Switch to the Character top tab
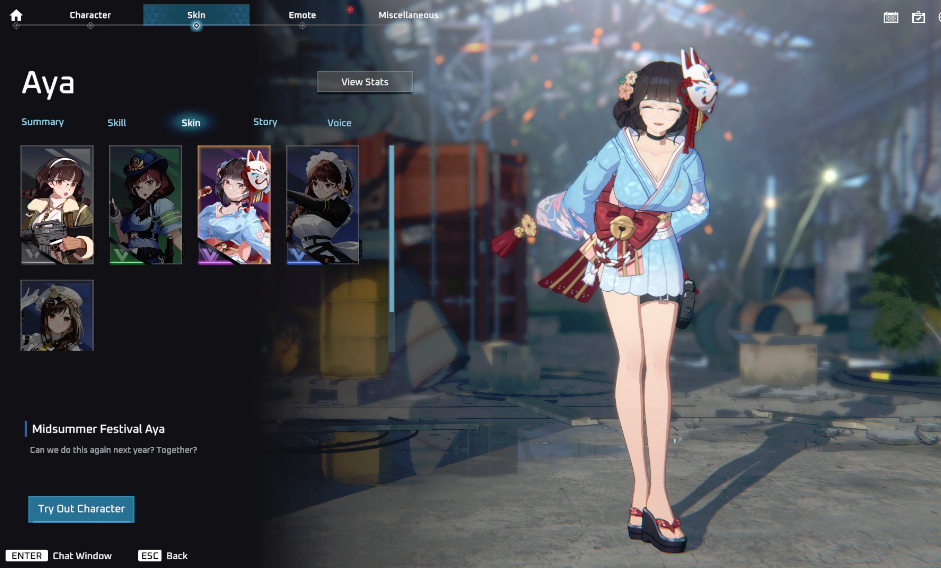941x568 pixels. [x=90, y=15]
